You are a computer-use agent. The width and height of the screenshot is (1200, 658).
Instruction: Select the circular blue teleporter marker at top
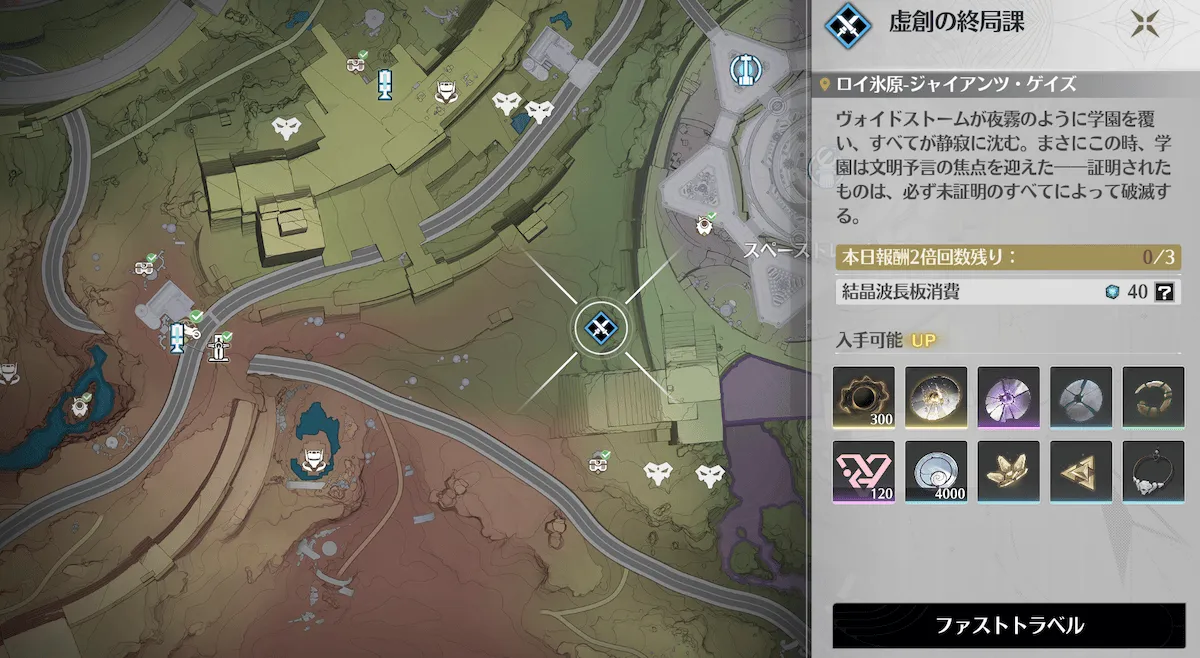[742, 68]
